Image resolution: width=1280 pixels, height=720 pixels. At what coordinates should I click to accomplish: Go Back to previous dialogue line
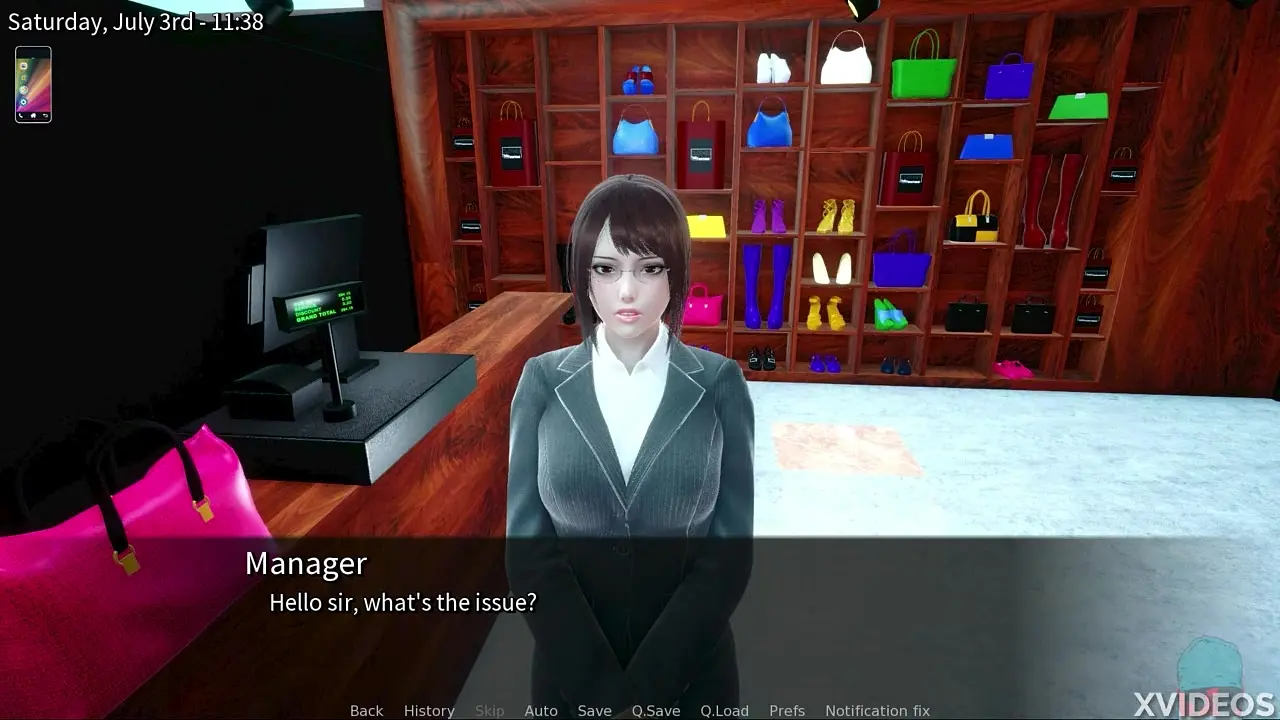click(366, 710)
